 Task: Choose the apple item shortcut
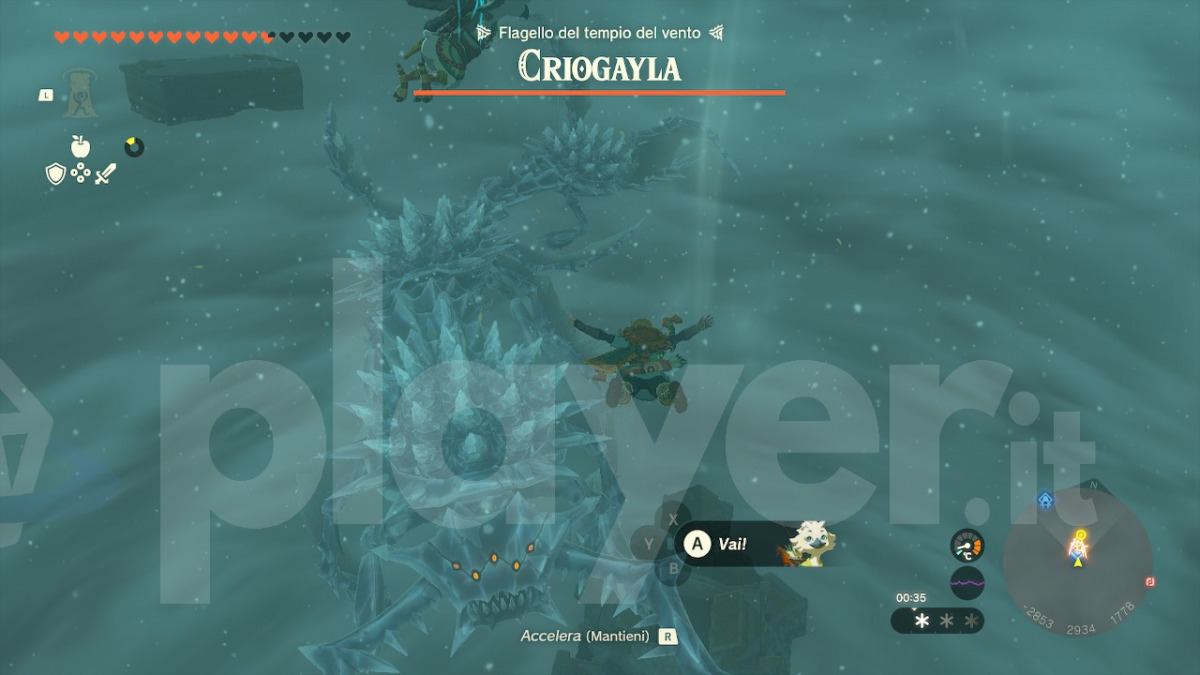tap(80, 146)
